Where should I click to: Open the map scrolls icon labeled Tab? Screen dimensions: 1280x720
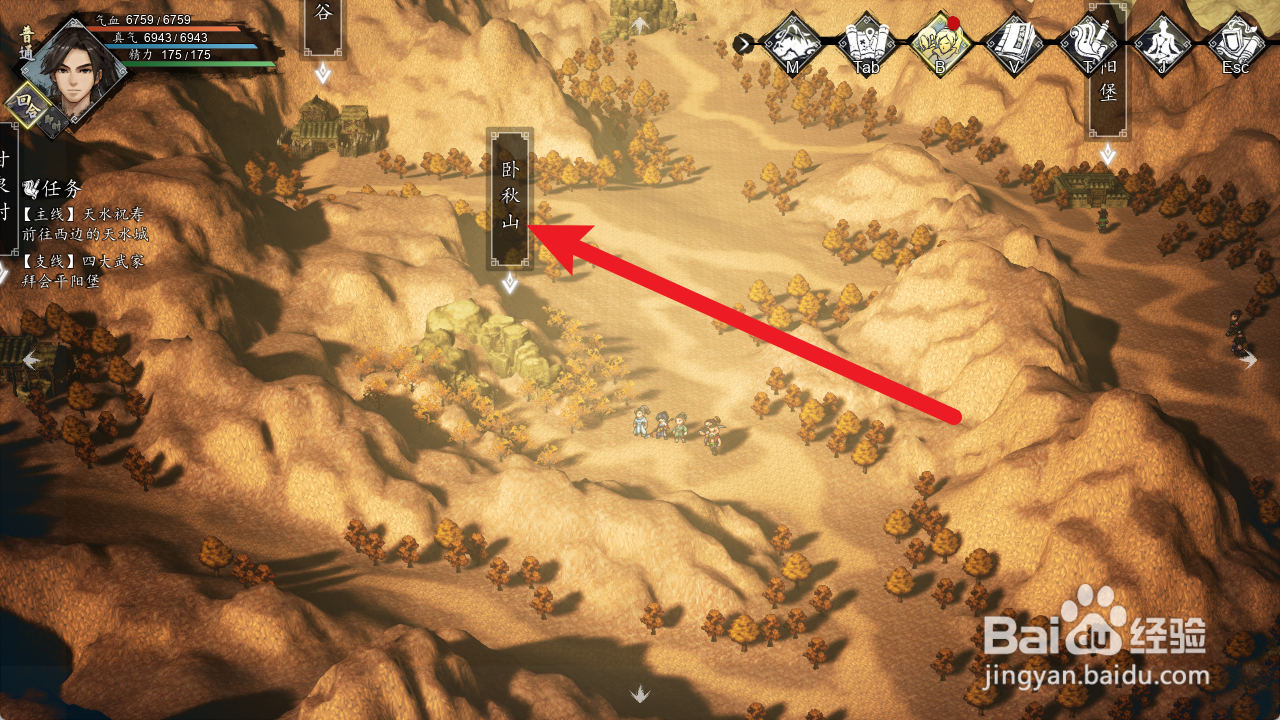(866, 43)
